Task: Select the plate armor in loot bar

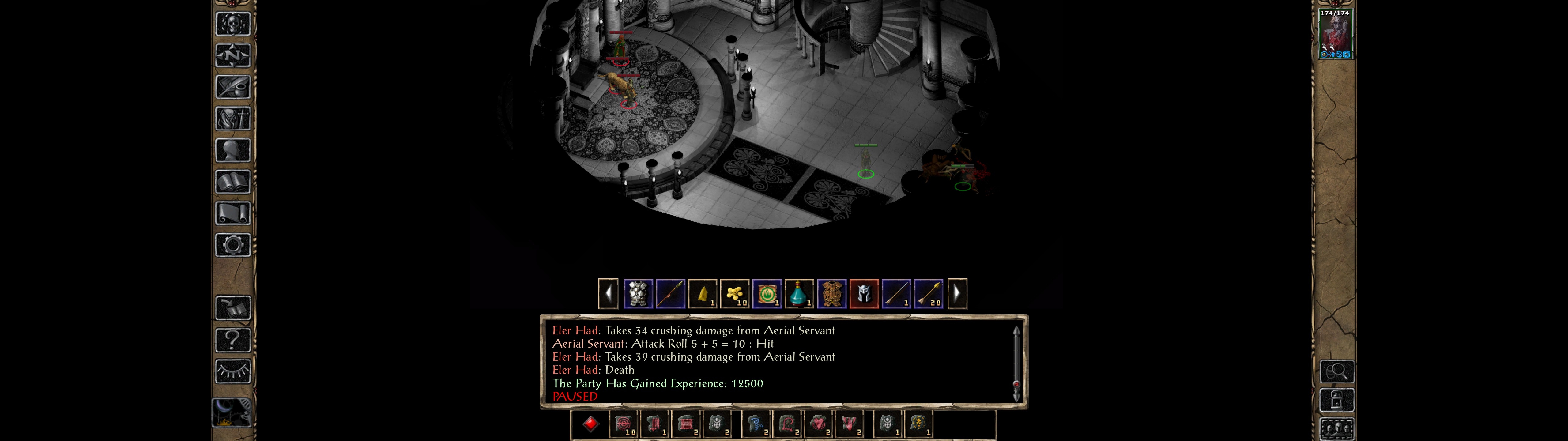Action: [638, 294]
